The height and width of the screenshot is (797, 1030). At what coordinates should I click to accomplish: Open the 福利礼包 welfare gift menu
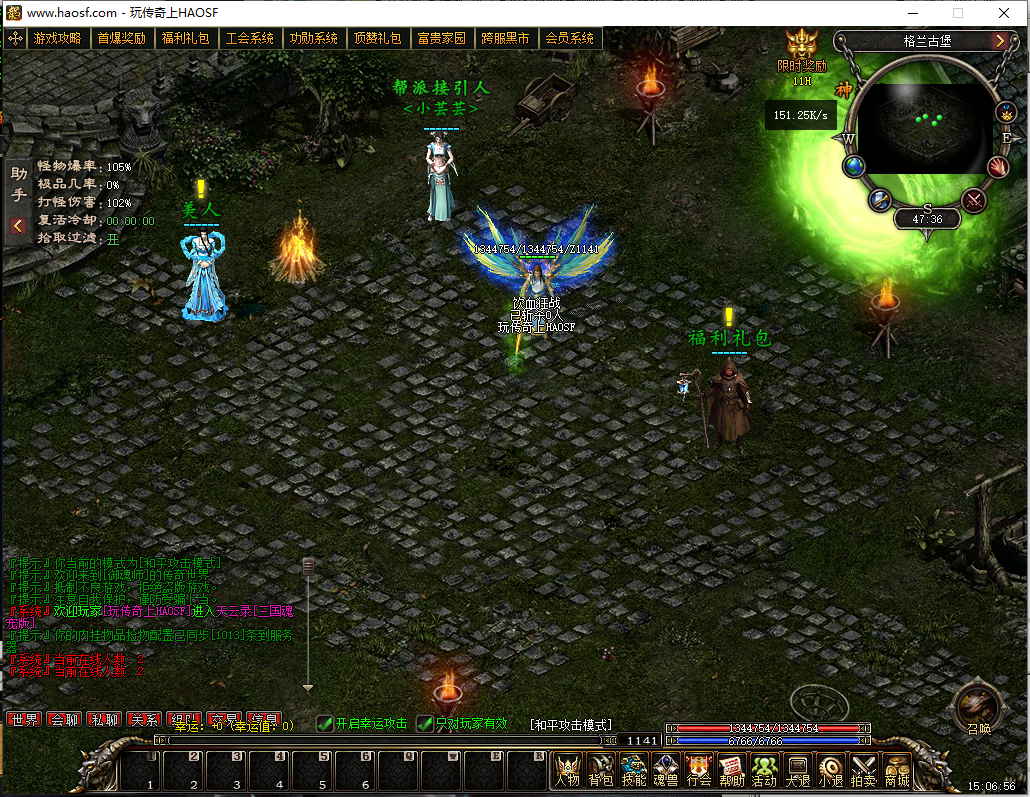click(x=185, y=39)
